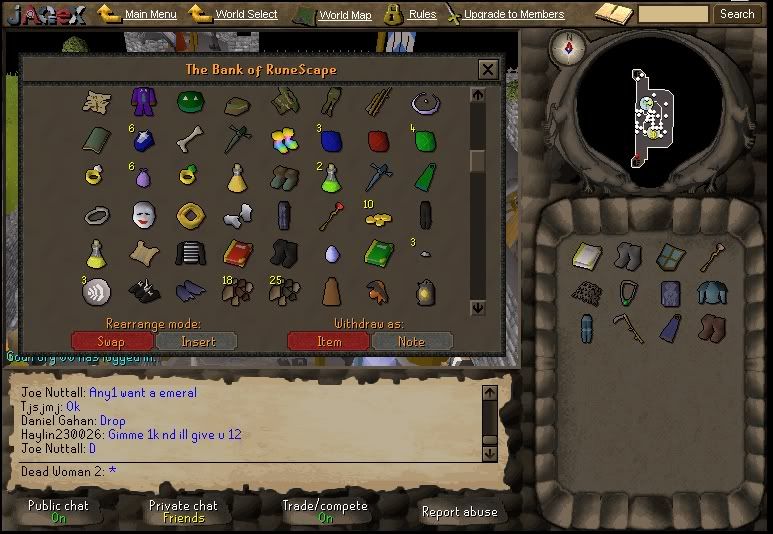The width and height of the screenshot is (773, 534).
Task: Withdraw the rainbow flowers from the bank
Action: point(284,140)
